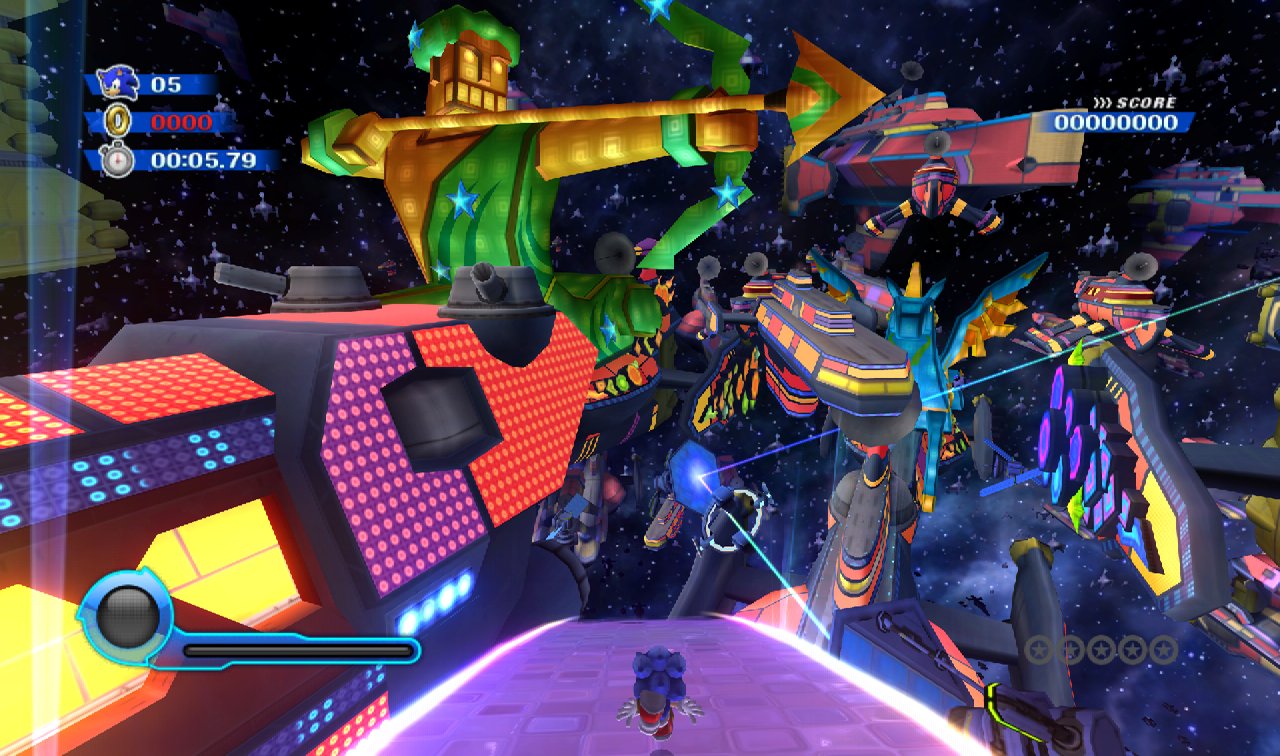This screenshot has height=756, width=1280.
Task: Click the stopwatch timer icon
Action: click(x=119, y=160)
